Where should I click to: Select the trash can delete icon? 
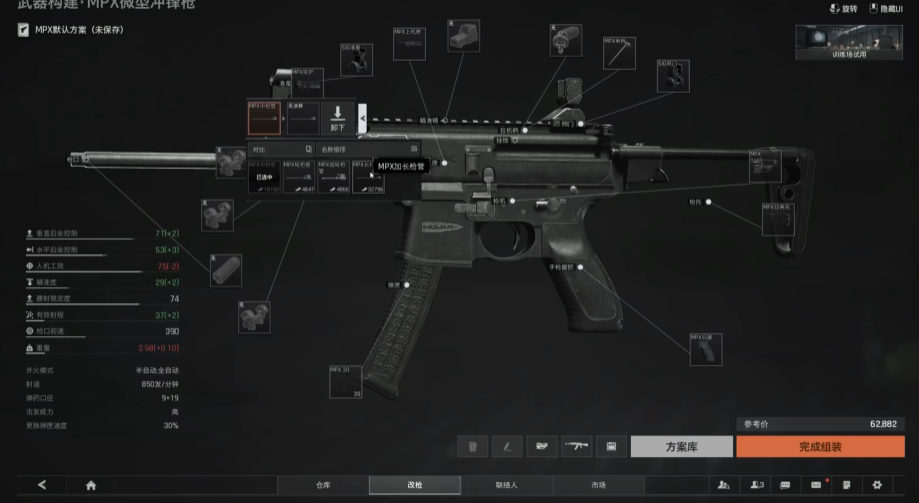pyautogui.click(x=472, y=447)
